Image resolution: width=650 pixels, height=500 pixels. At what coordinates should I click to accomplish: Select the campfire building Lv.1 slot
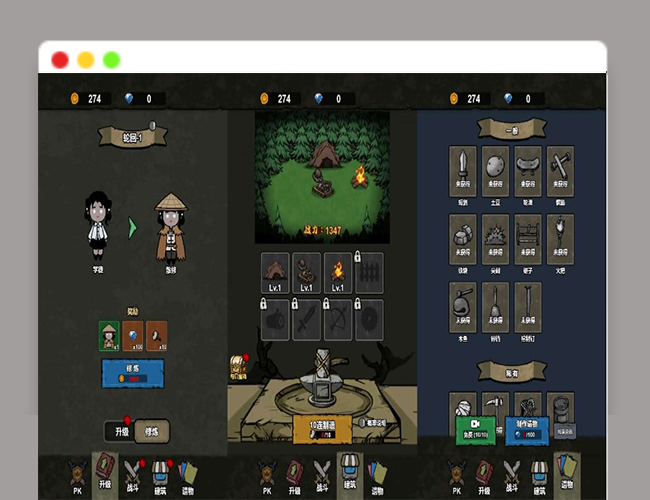pos(338,271)
